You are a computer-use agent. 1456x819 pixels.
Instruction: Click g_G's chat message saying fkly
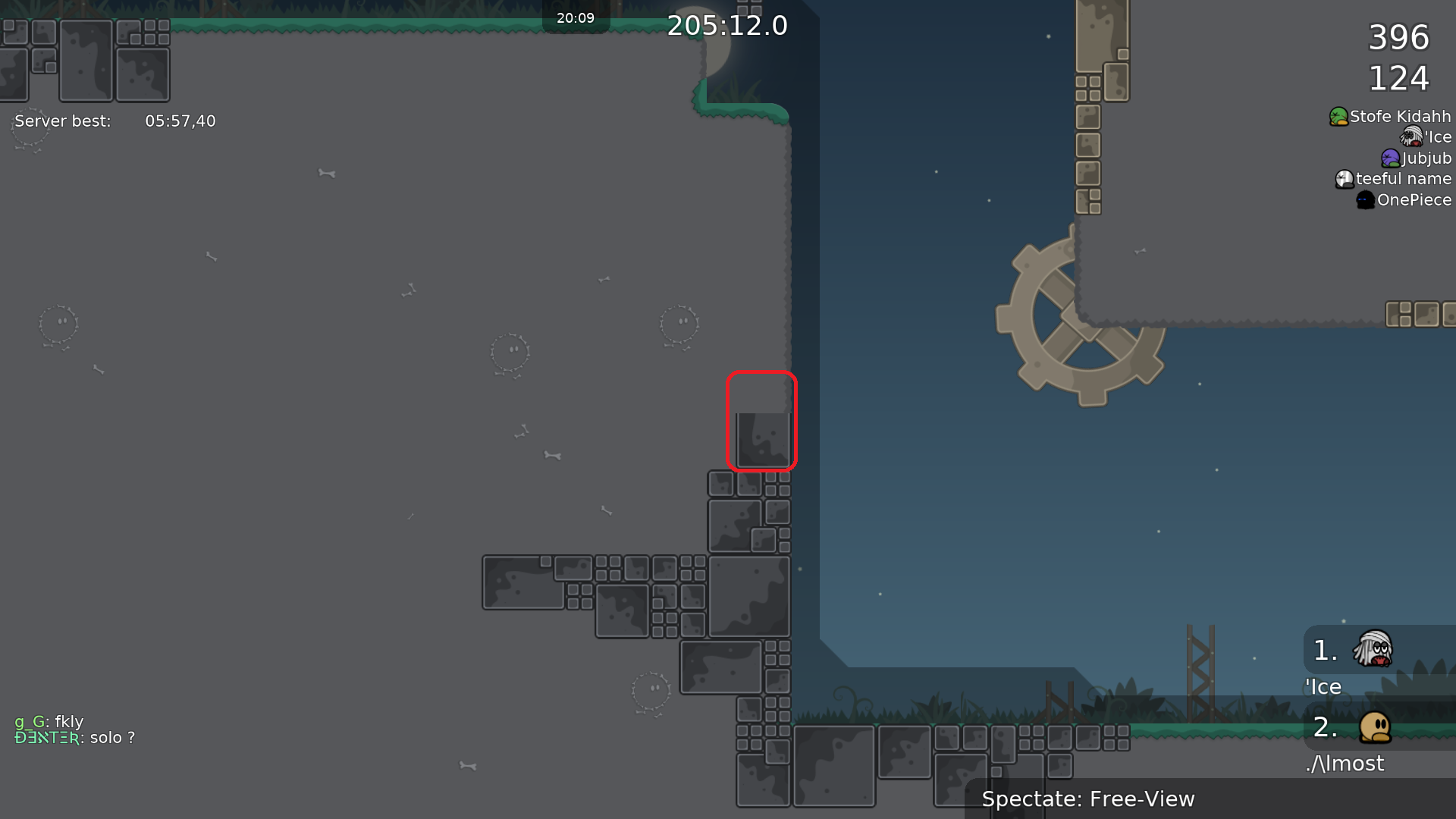(x=49, y=722)
